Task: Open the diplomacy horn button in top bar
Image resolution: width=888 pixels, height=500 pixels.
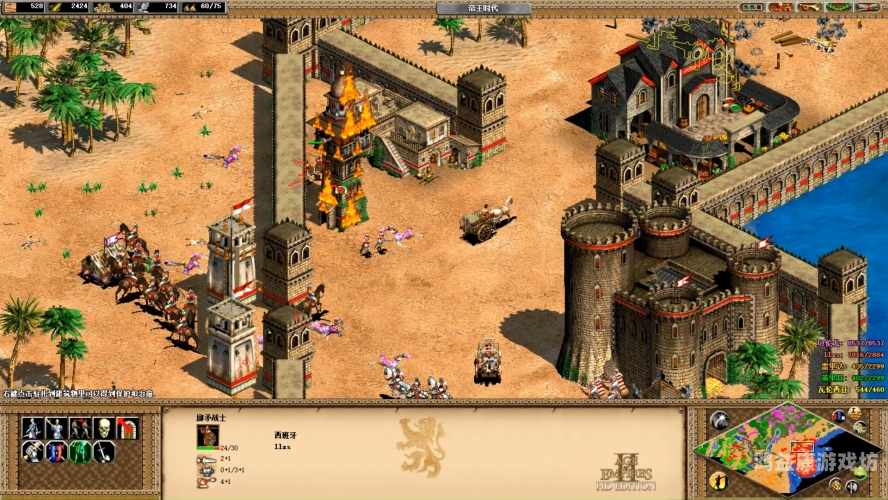Action: pos(806,7)
